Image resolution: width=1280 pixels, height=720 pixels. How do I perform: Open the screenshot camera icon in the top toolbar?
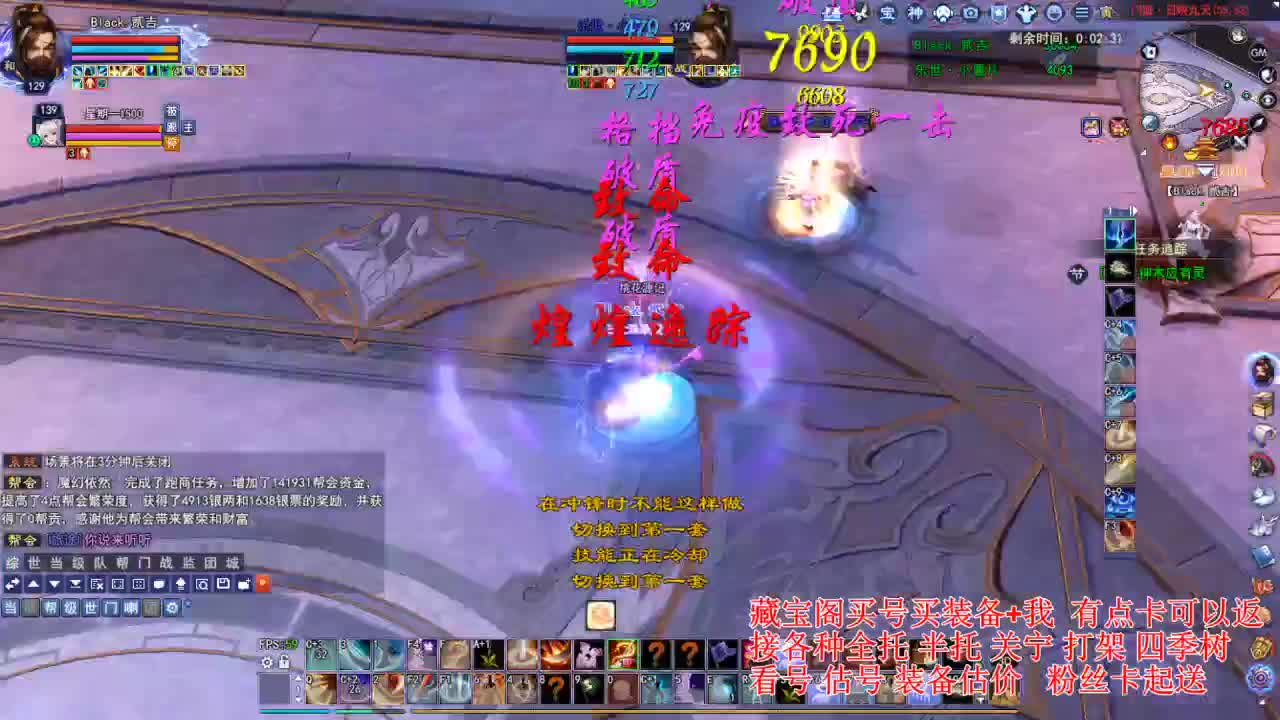tap(971, 13)
